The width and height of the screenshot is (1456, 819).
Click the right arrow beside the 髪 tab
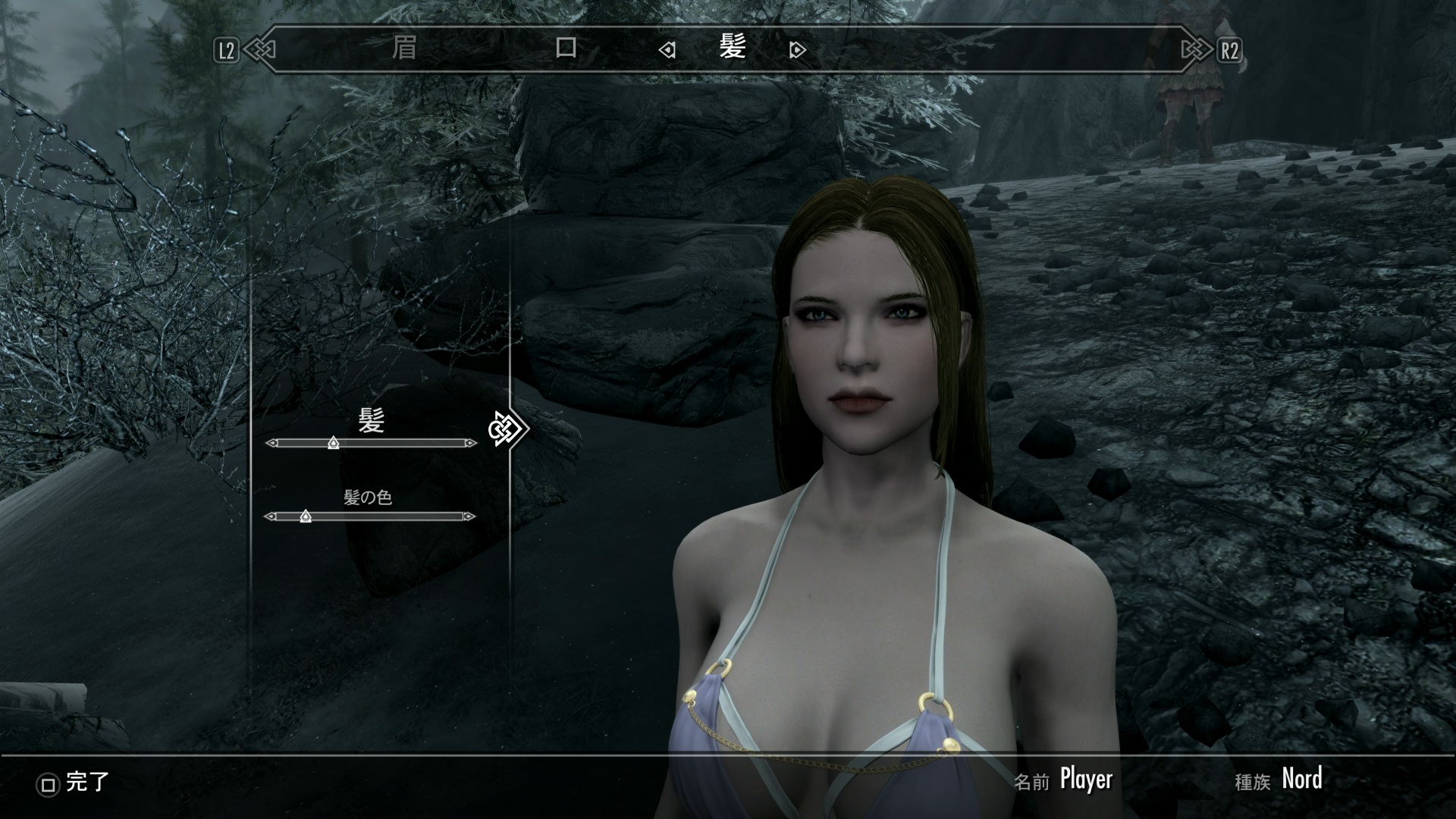(797, 50)
